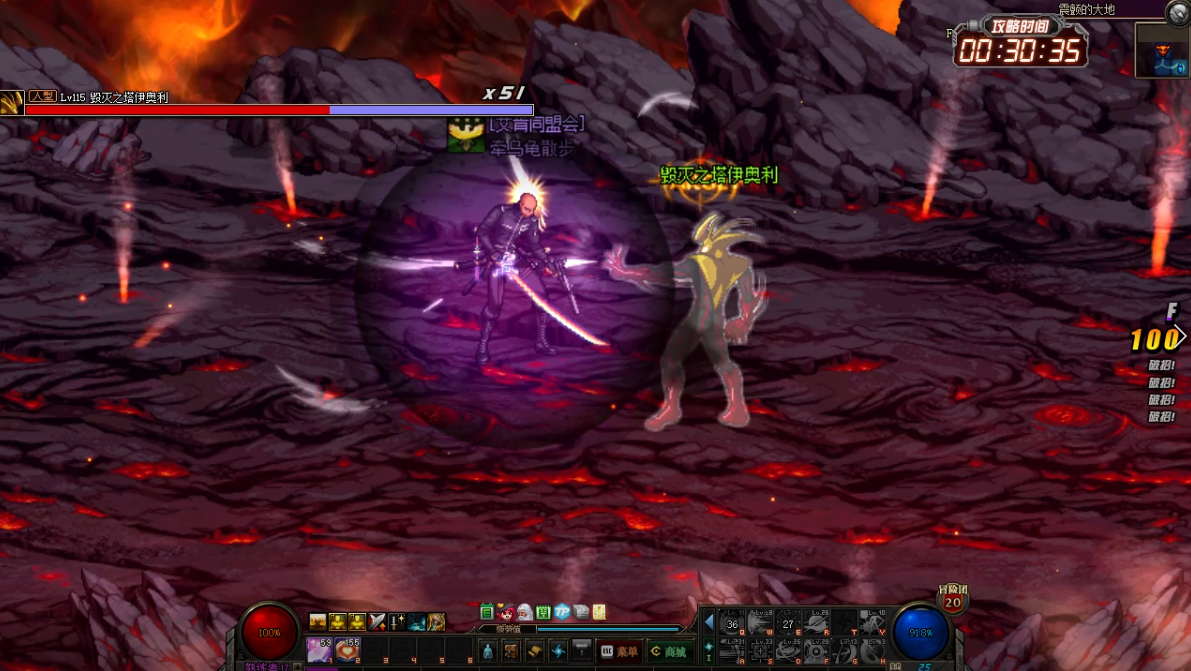The width and height of the screenshot is (1191, 671).
Task: Open the inventory treasure chest icon
Action: click(x=511, y=652)
